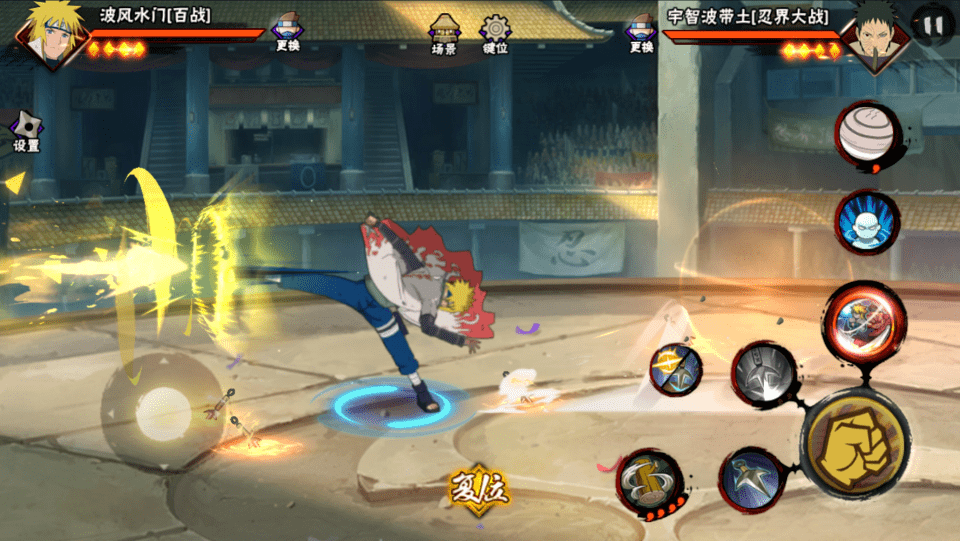Screen dimensions: 960x541
Task: Trigger the crossed kunai lightning skill
Action: point(675,368)
